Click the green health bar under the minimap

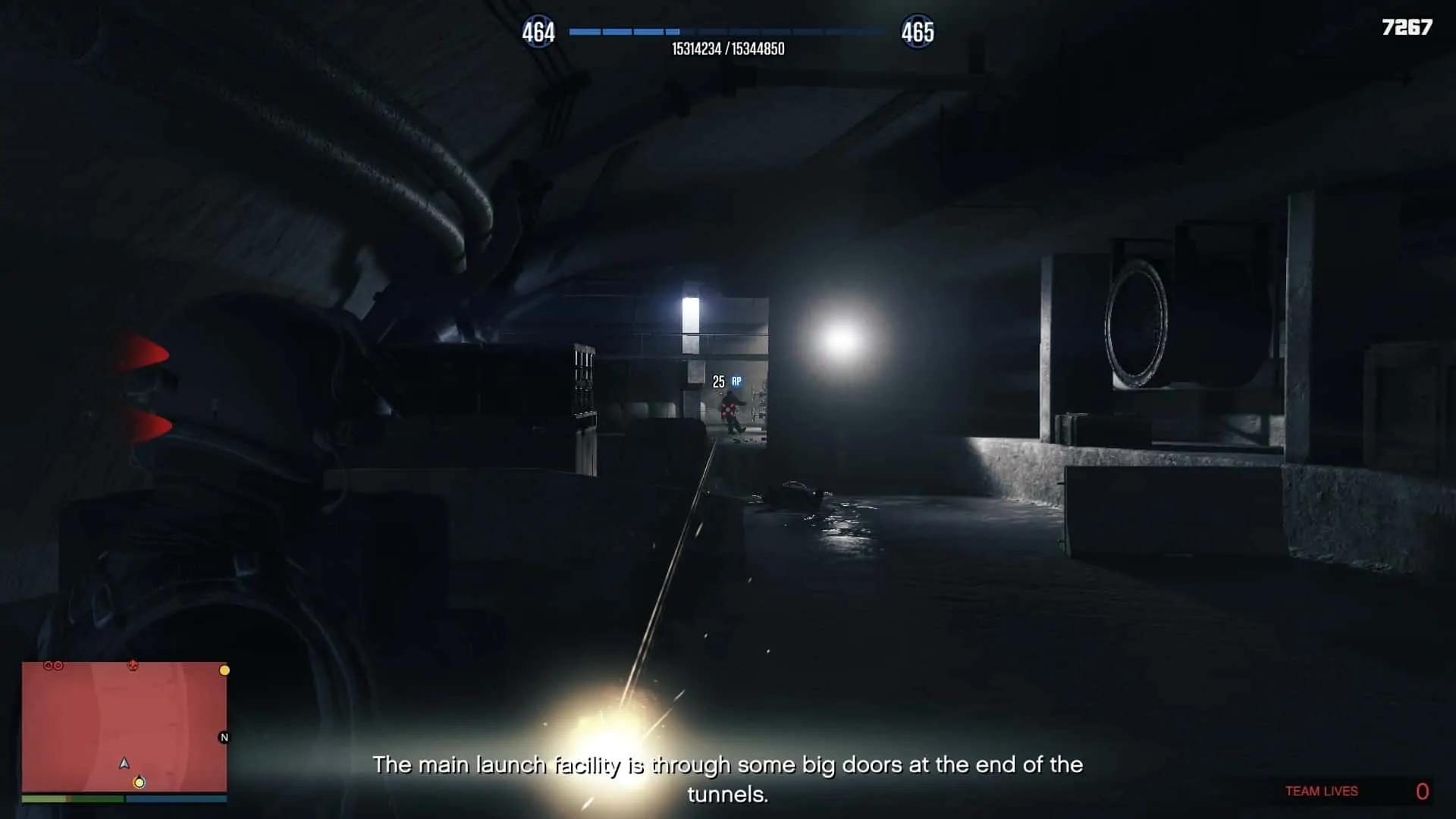pos(74,799)
